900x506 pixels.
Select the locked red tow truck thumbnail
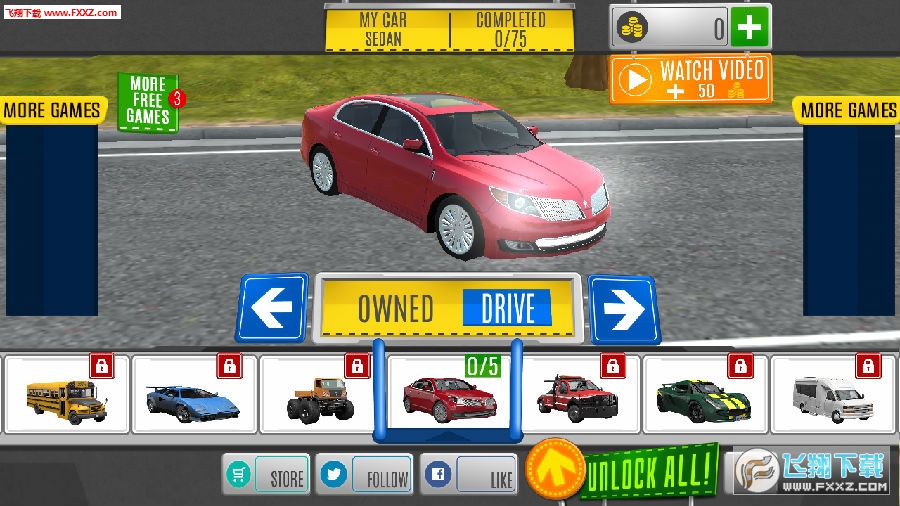coord(578,395)
